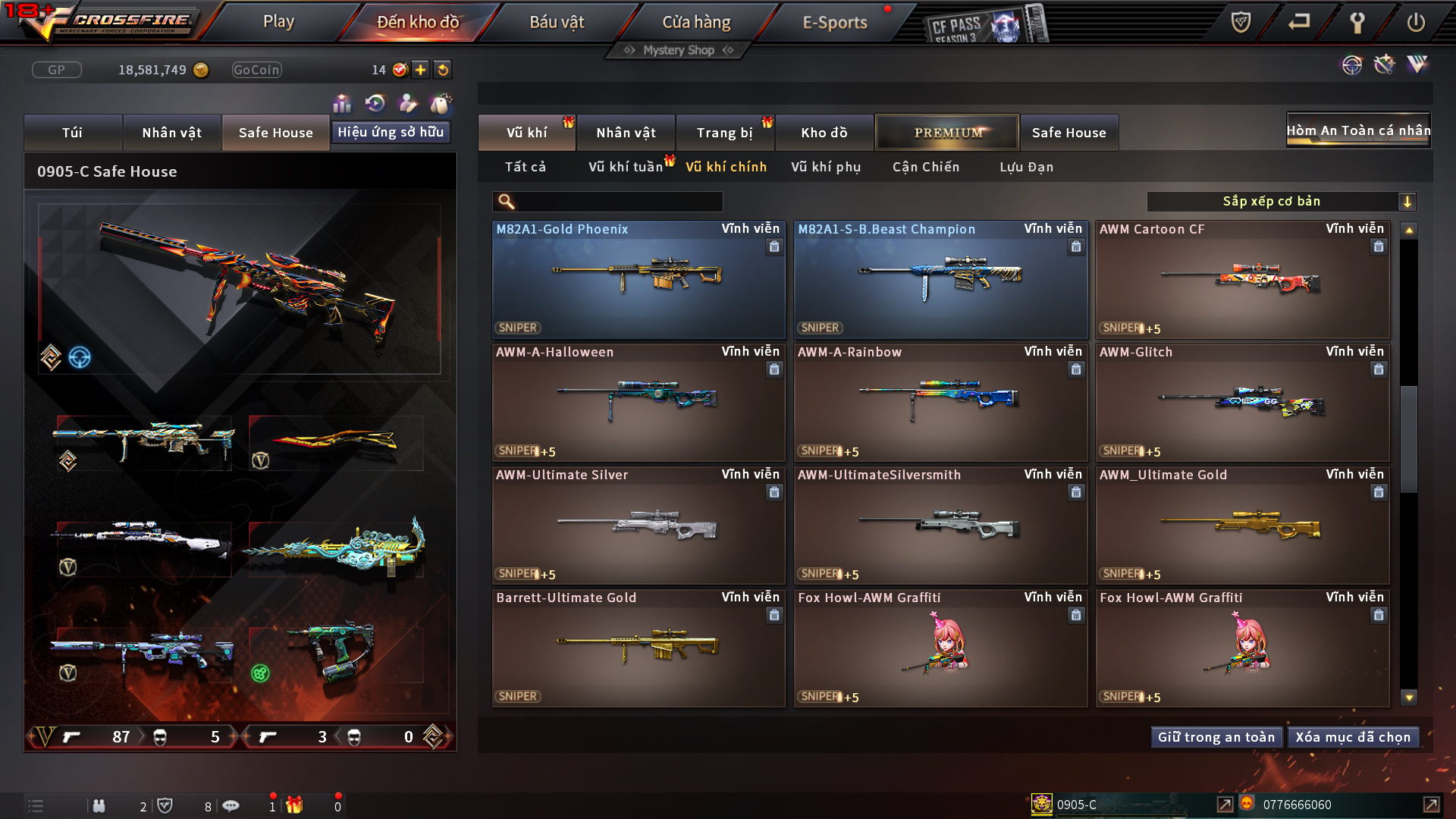The height and width of the screenshot is (819, 1456).
Task: Open the Sắp xếp cơ bản sort dropdown
Action: 1281,202
